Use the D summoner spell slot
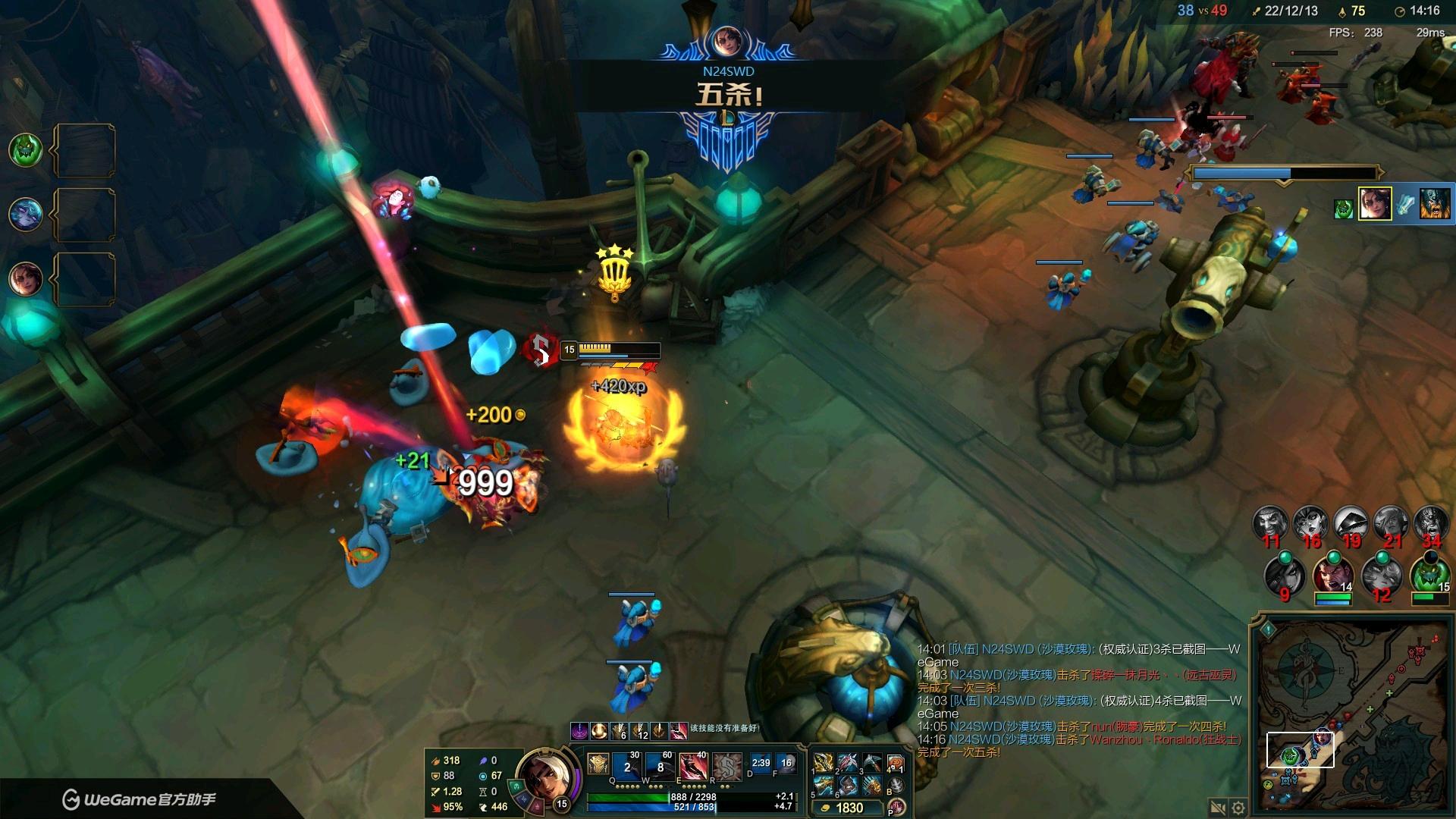This screenshot has height=819, width=1456. (x=761, y=764)
